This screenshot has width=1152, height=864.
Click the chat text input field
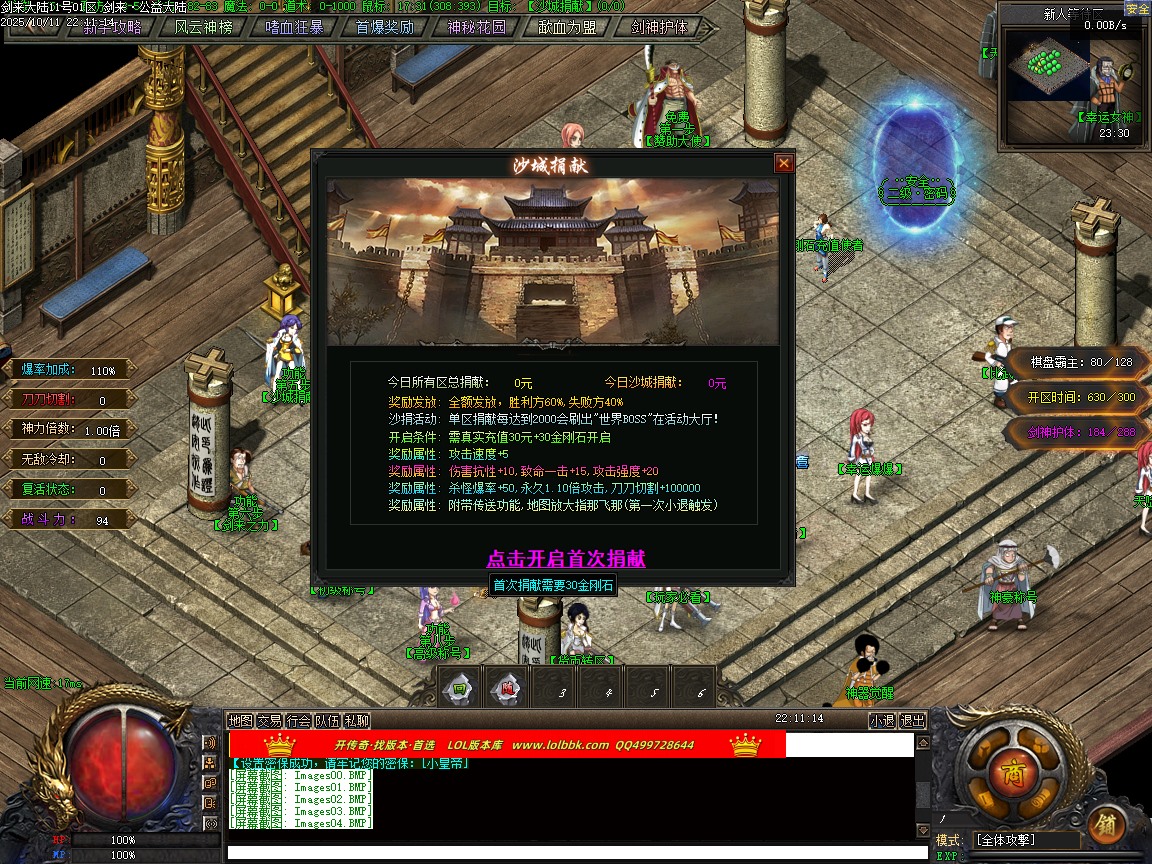tap(570, 852)
